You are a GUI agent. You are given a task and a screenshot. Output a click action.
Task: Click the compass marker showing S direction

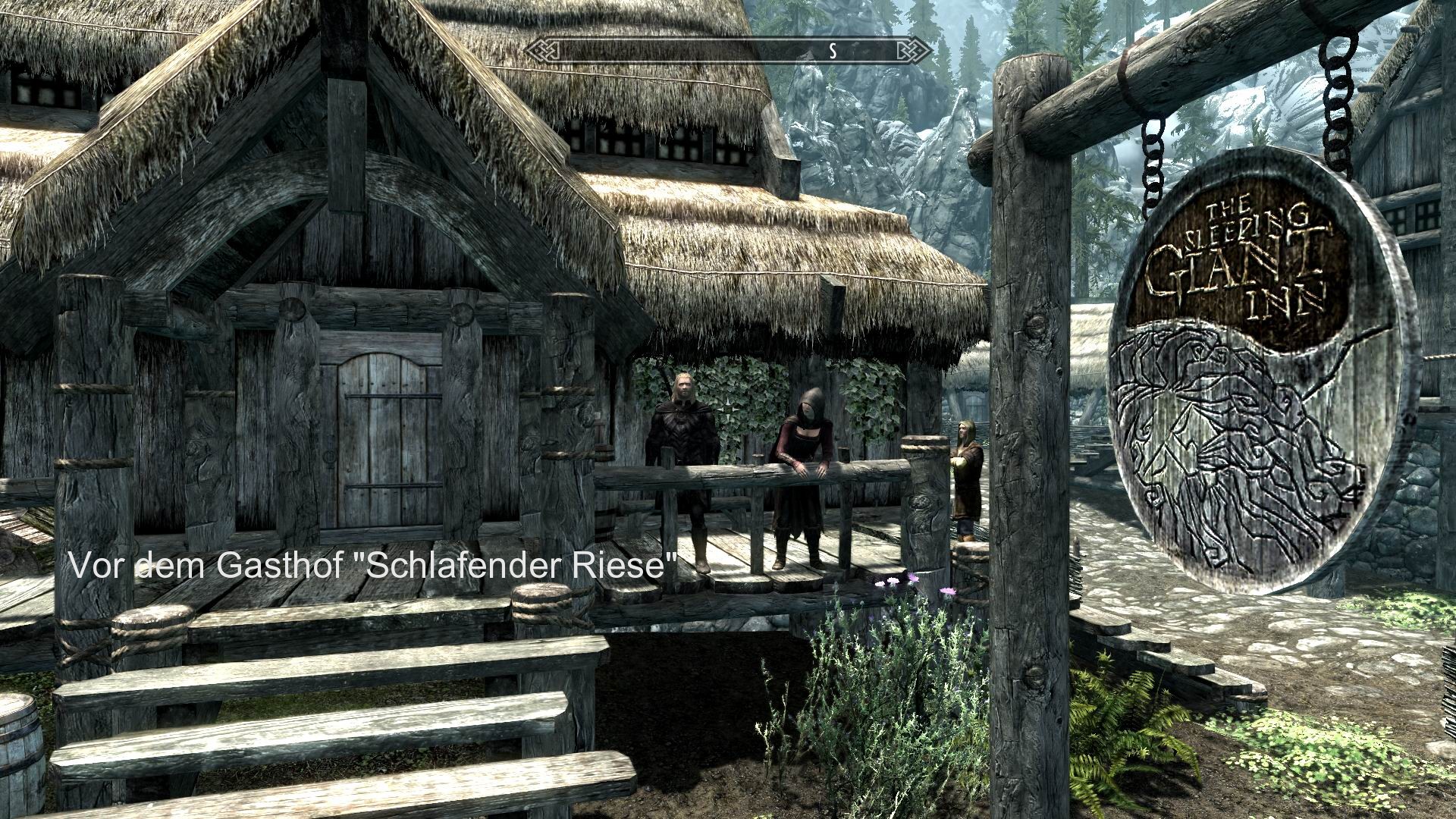click(x=832, y=52)
